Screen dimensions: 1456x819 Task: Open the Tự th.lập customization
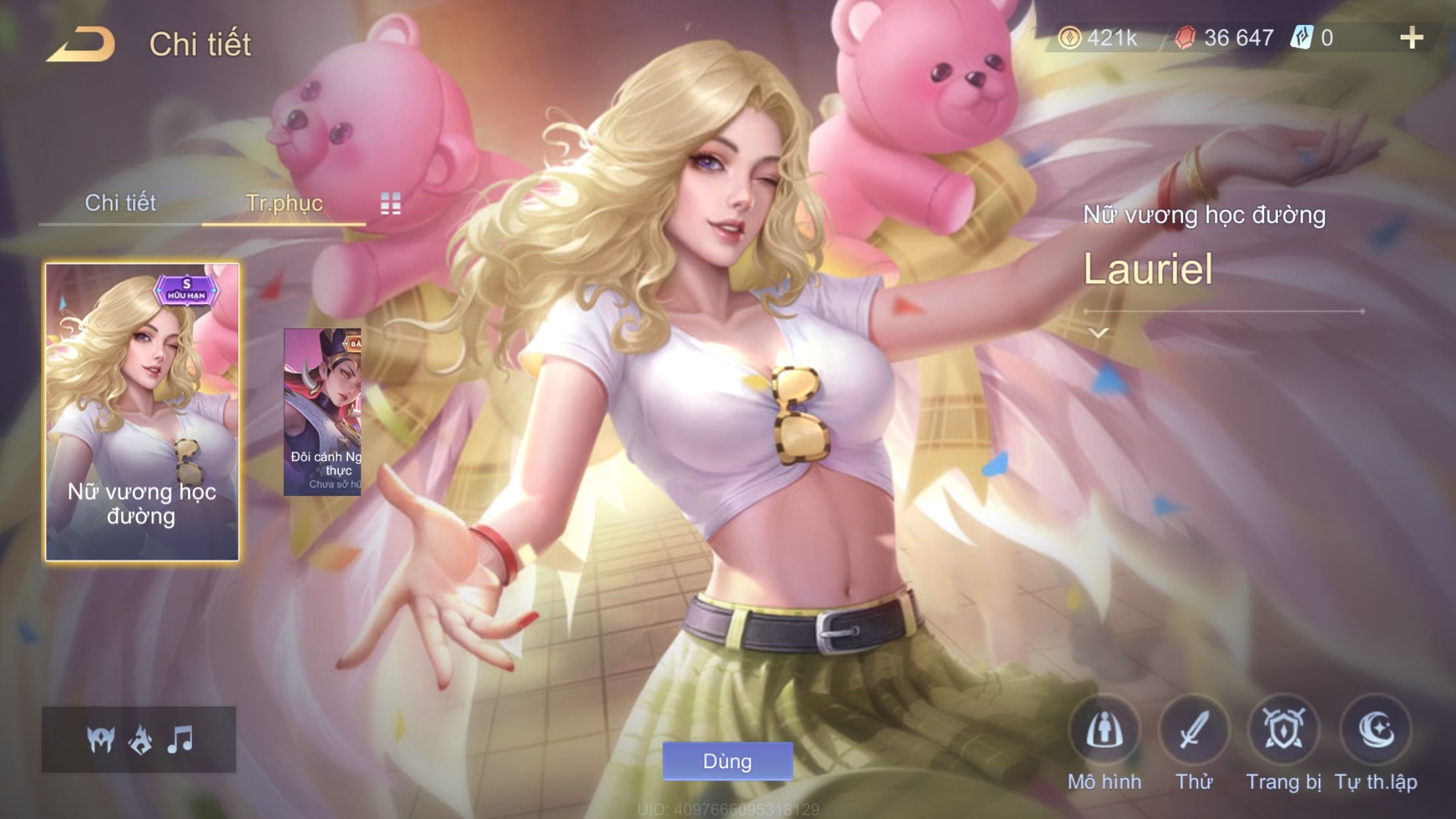point(1376,731)
